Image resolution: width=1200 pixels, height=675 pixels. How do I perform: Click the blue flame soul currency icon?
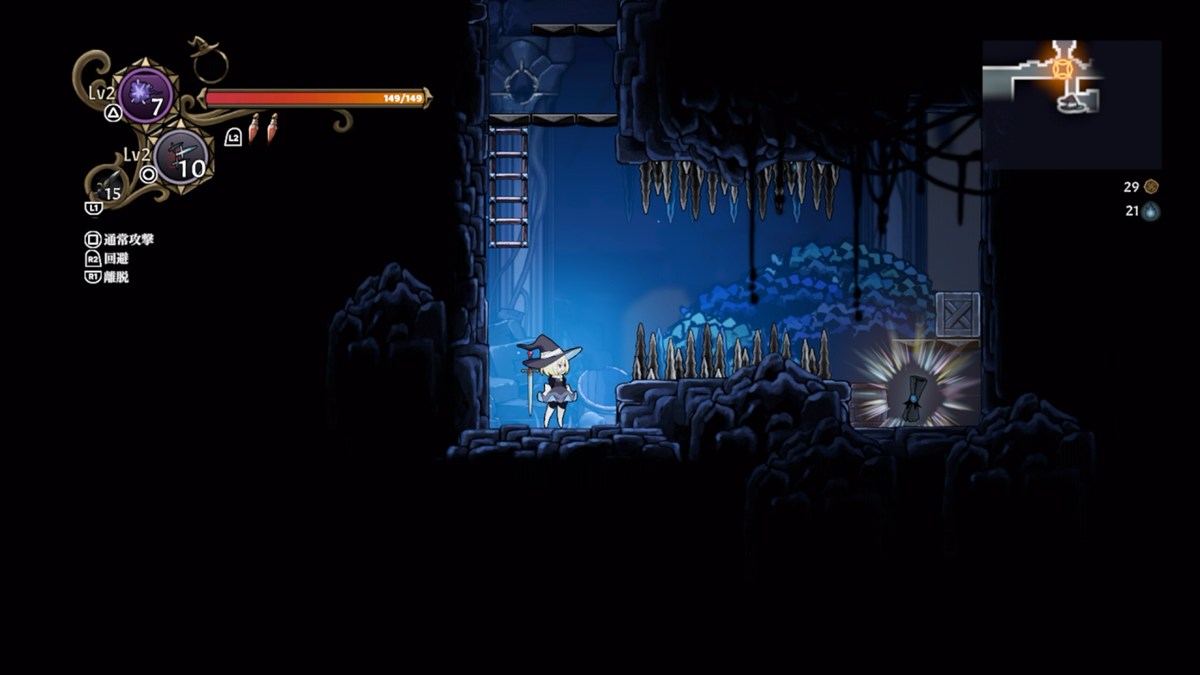[x=1151, y=211]
